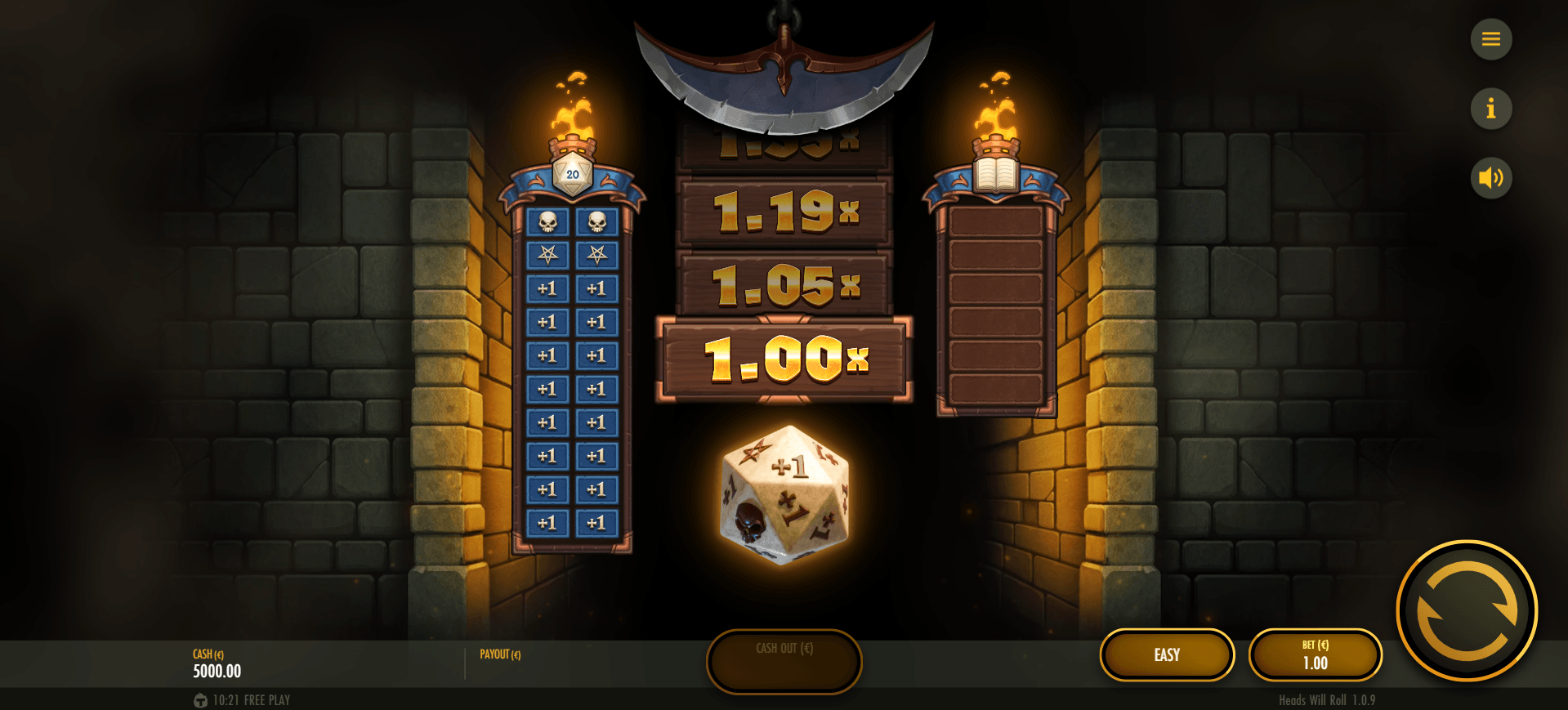The width and height of the screenshot is (1568, 710).
Task: Open the open-book history panel
Action: point(995,174)
